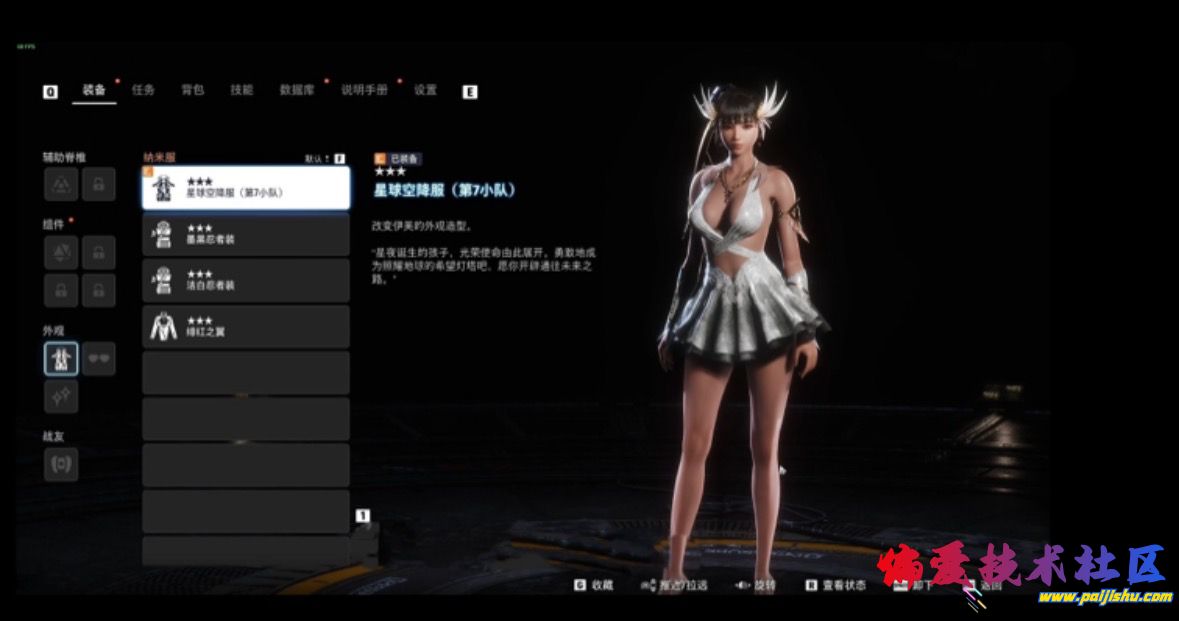Select the nano suit appearance slot
Image resolution: width=1179 pixels, height=621 pixels.
pyautogui.click(x=61, y=358)
